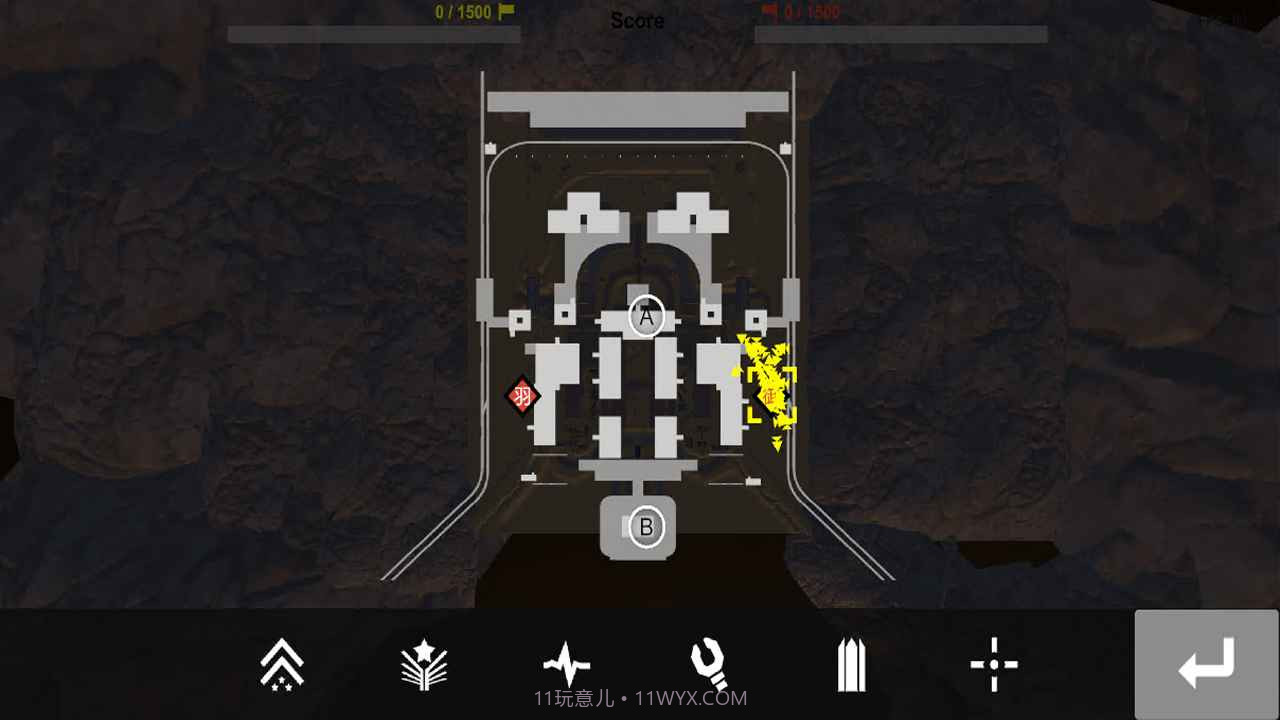1280x720 pixels.
Task: Click the crosshair targeting icon
Action: (x=995, y=662)
